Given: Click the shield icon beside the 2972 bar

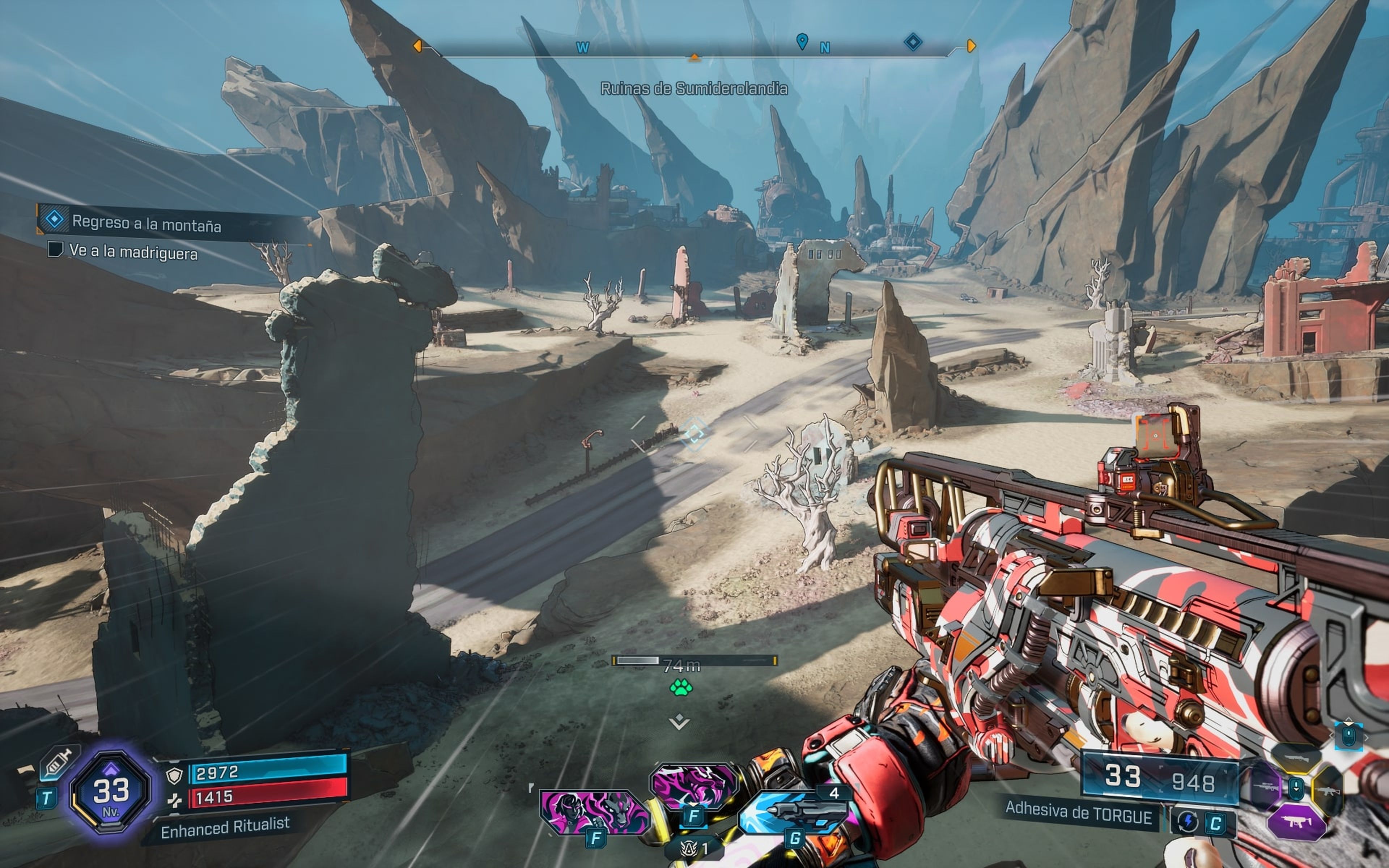Looking at the screenshot, I should coord(174,775).
